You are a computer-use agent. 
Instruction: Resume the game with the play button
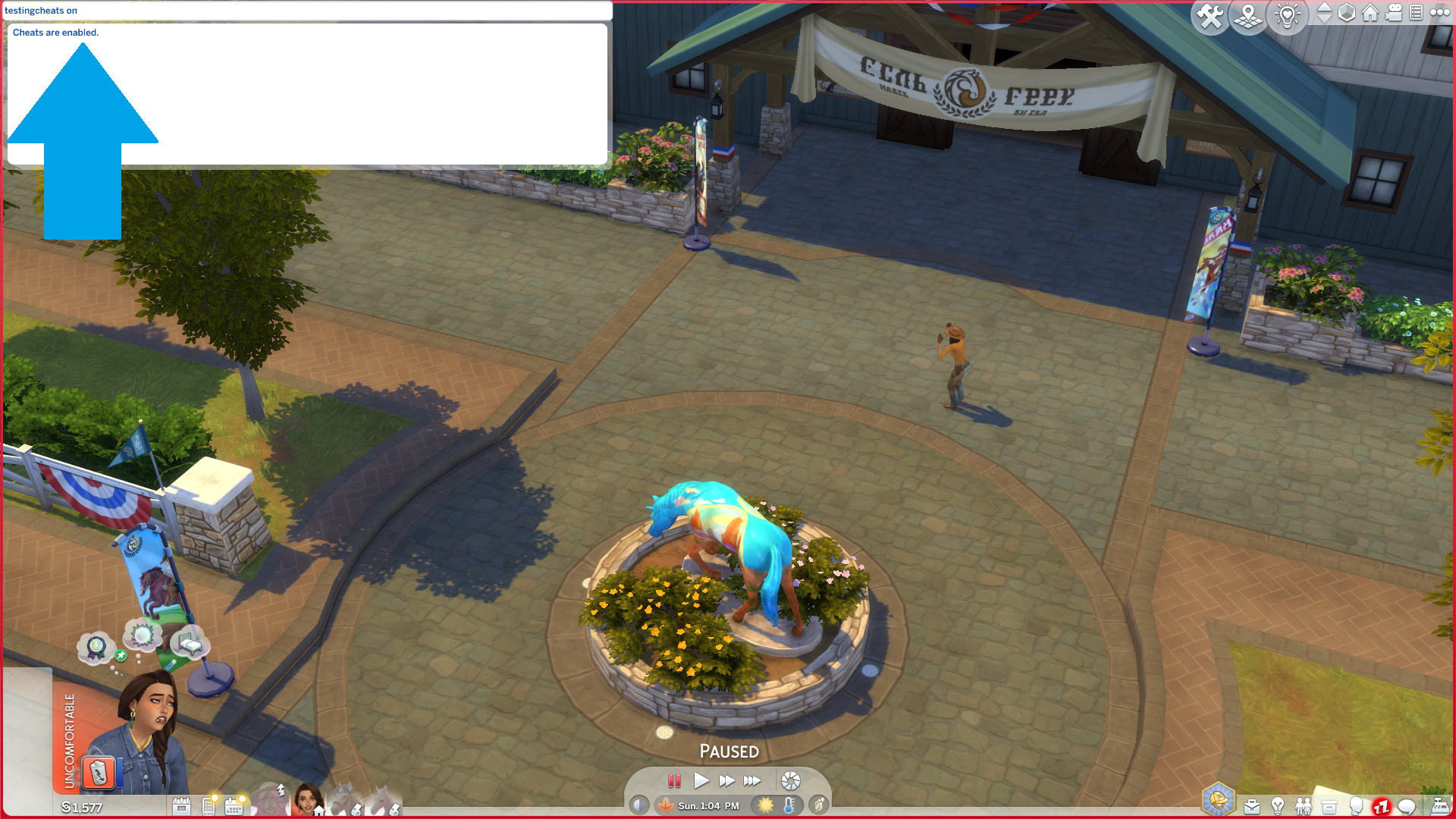(x=701, y=781)
